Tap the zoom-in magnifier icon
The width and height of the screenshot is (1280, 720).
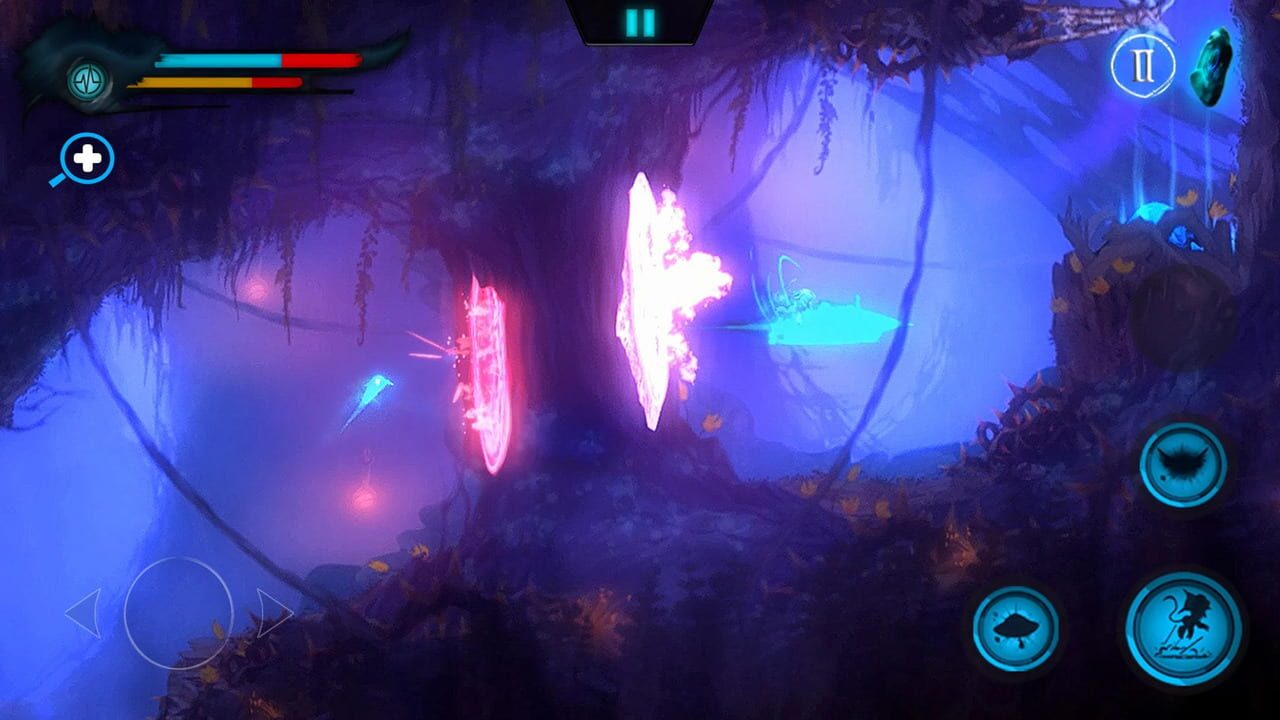point(85,155)
